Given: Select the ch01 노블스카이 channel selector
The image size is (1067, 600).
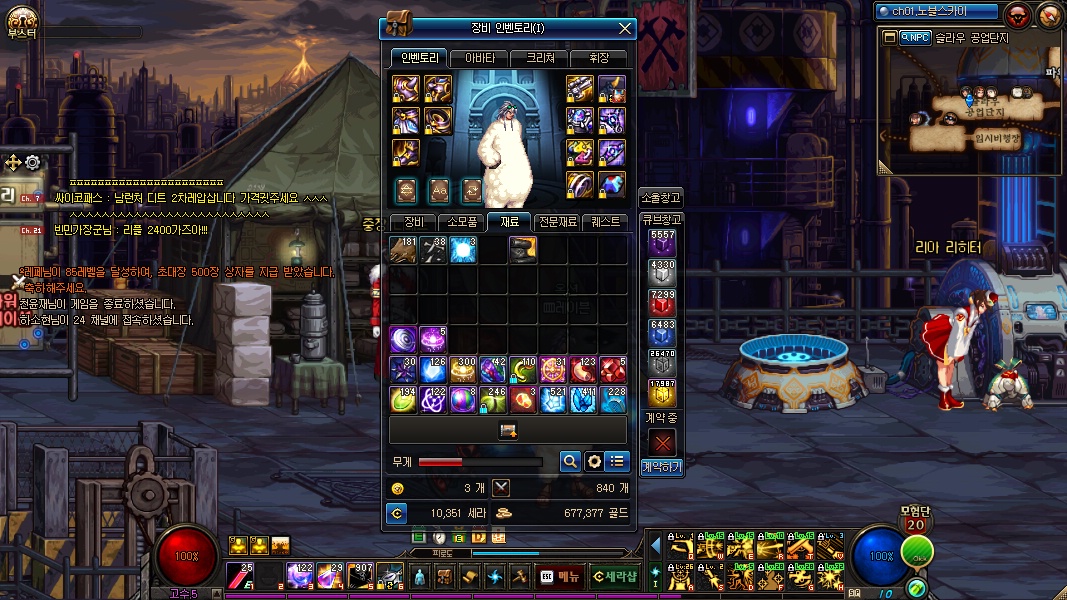Looking at the screenshot, I should [935, 12].
